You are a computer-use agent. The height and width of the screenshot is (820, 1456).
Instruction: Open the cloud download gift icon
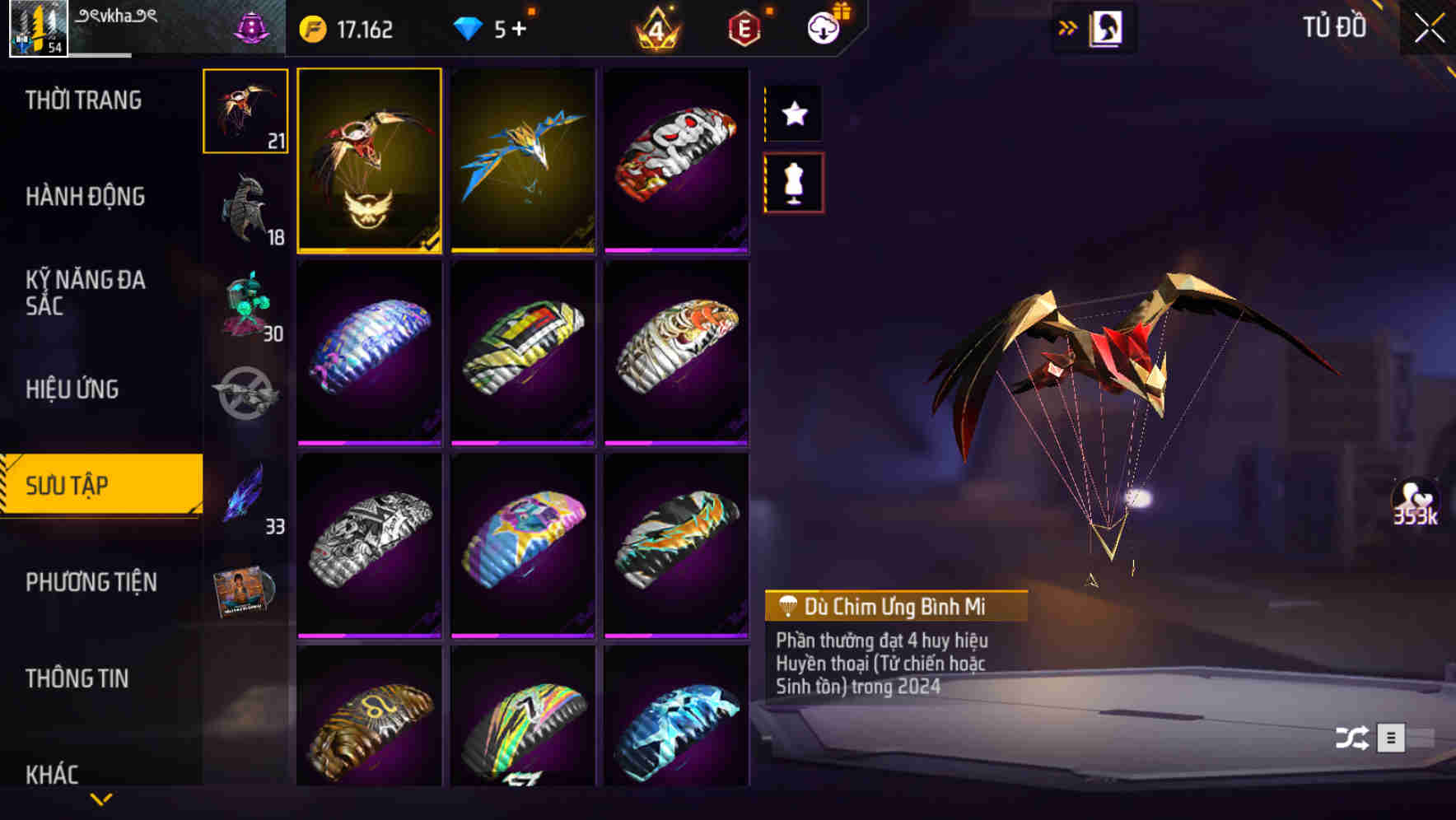tap(823, 27)
